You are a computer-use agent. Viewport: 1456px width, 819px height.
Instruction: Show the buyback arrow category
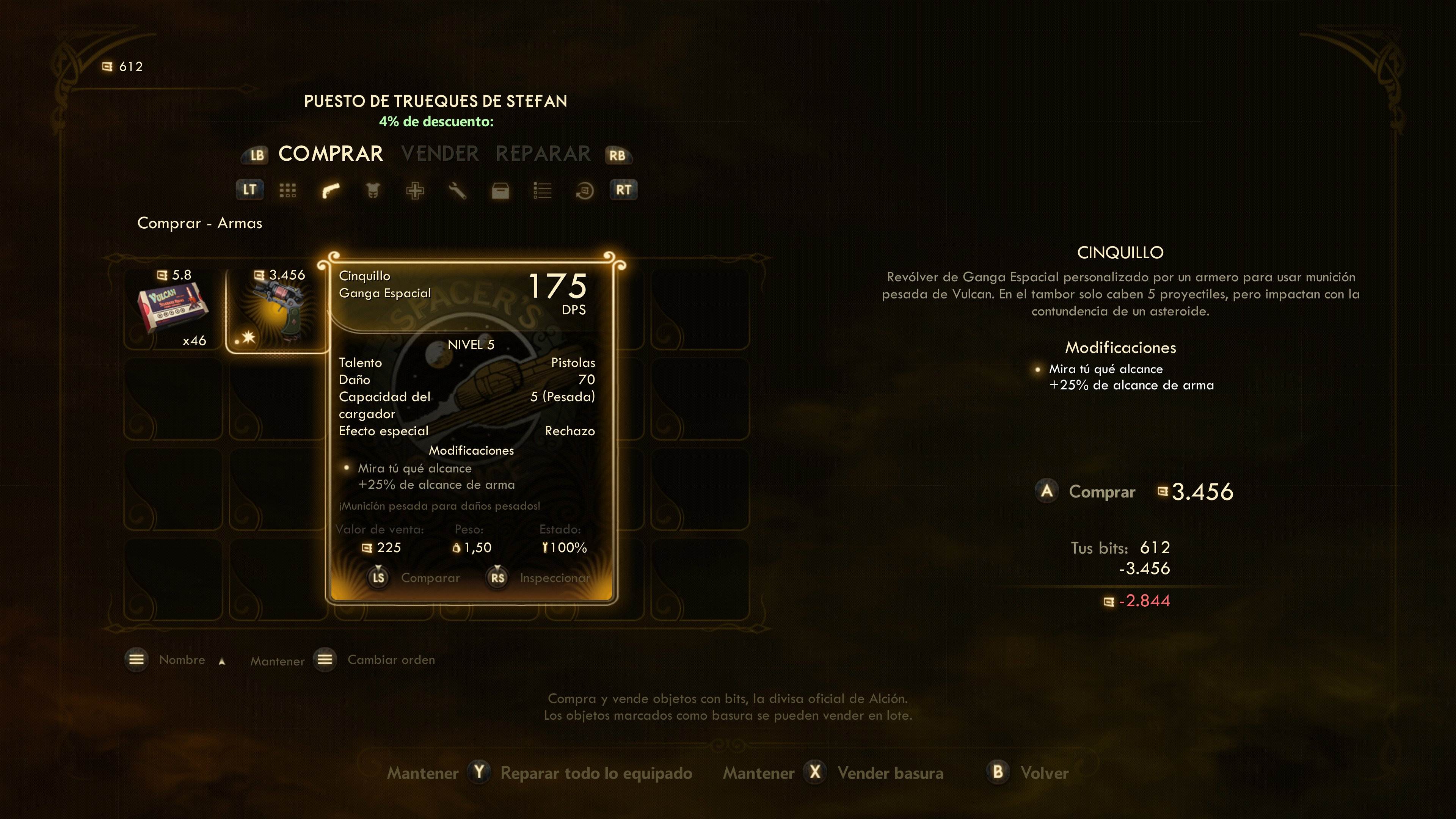pos(584,190)
